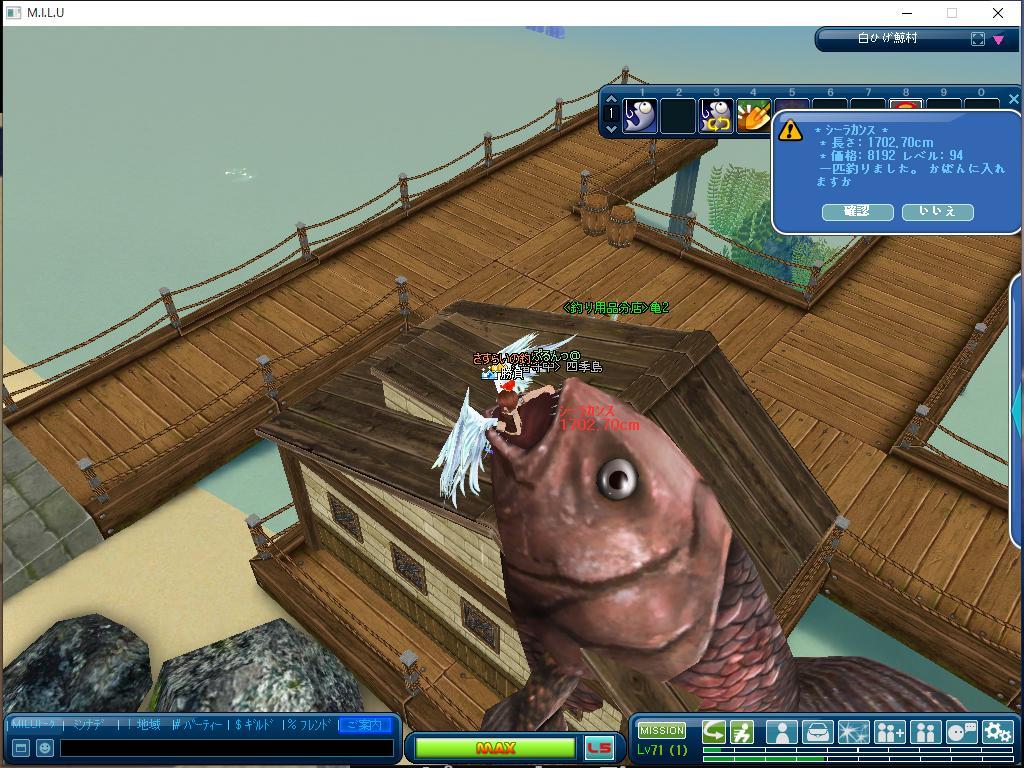Image resolution: width=1024 pixels, height=768 pixels.
Task: Decline with the いいえ button
Action: 937,211
